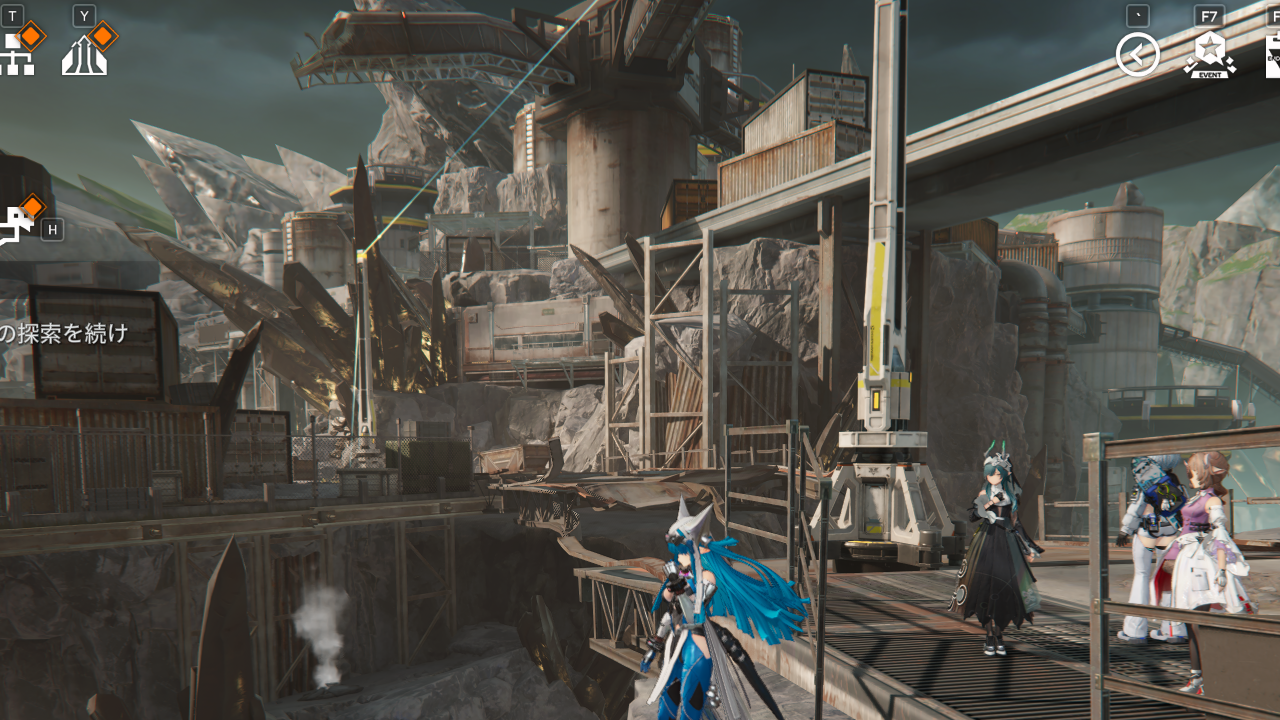Image resolution: width=1280 pixels, height=720 pixels.
Task: Open the hierarchy tree chart icon
Action: 16,55
